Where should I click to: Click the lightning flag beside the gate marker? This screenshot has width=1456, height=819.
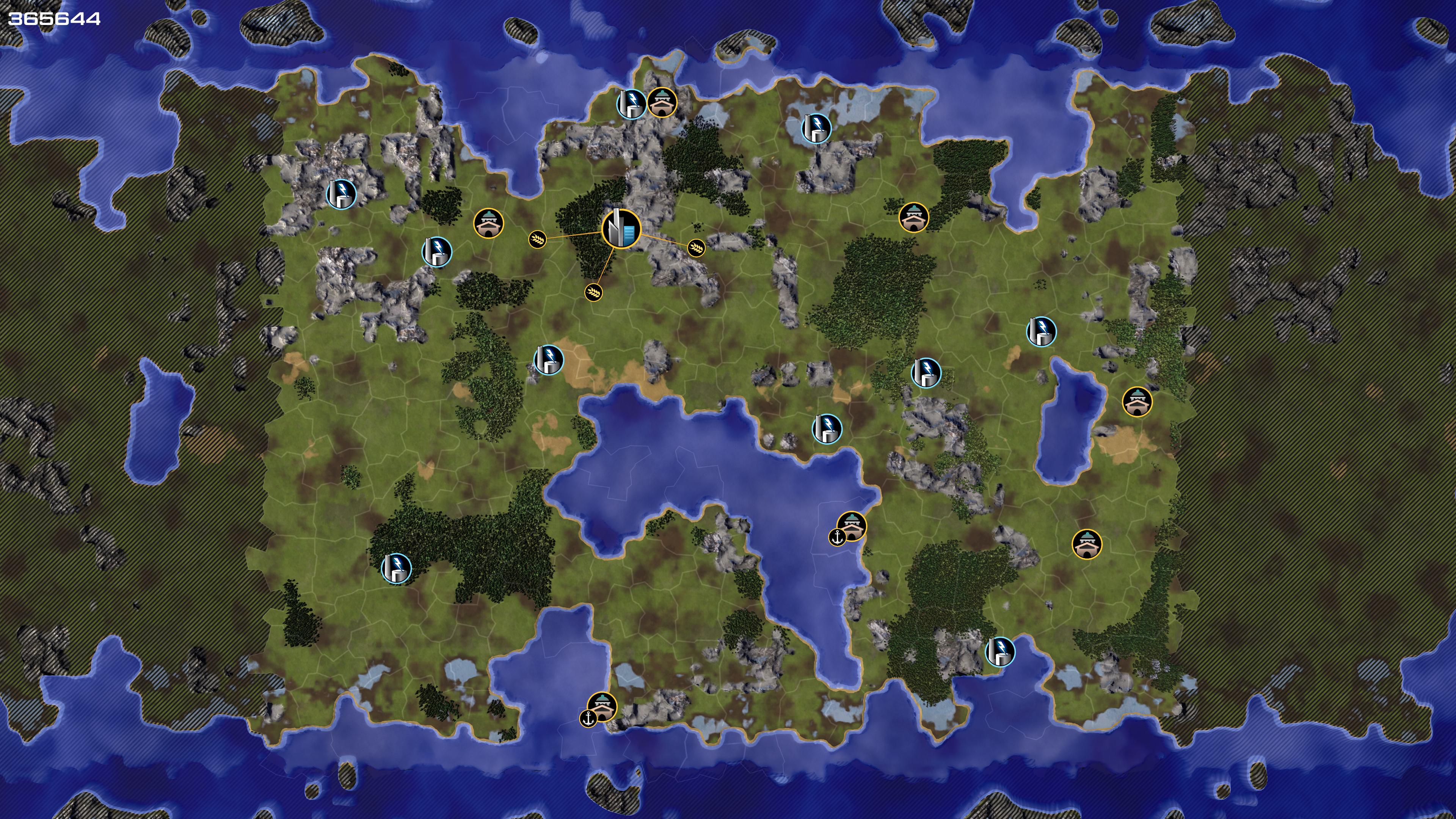[631, 104]
